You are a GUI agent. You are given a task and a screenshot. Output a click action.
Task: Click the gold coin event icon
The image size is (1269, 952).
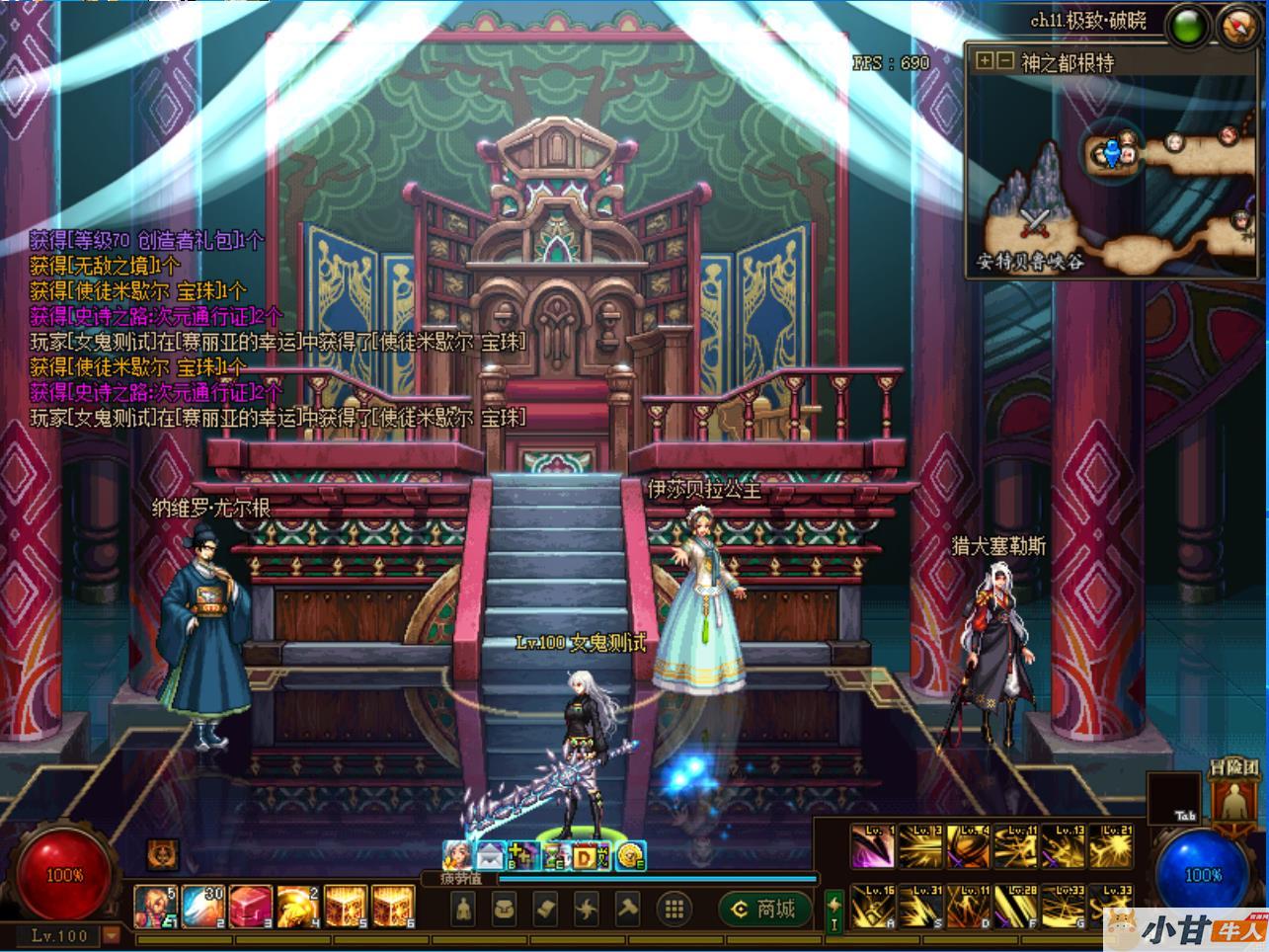click(629, 857)
